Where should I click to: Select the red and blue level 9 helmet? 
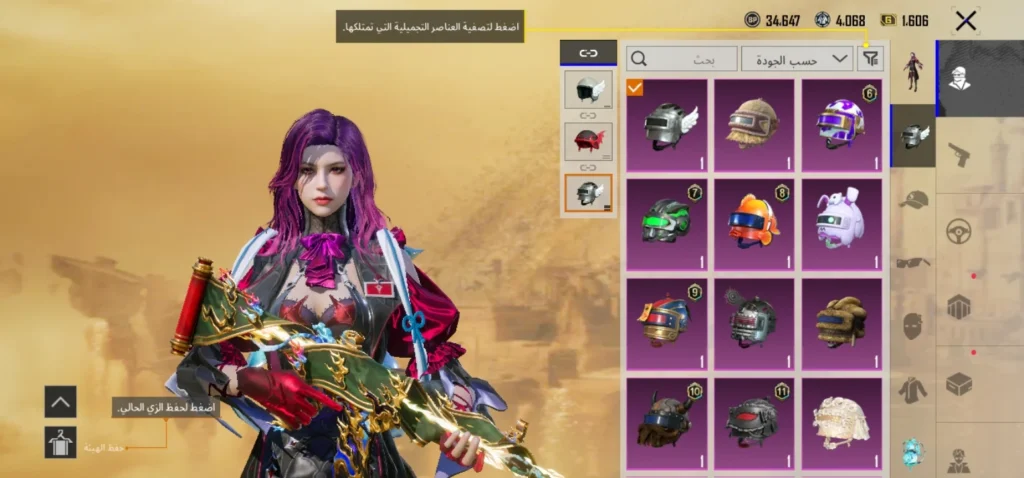pos(667,323)
